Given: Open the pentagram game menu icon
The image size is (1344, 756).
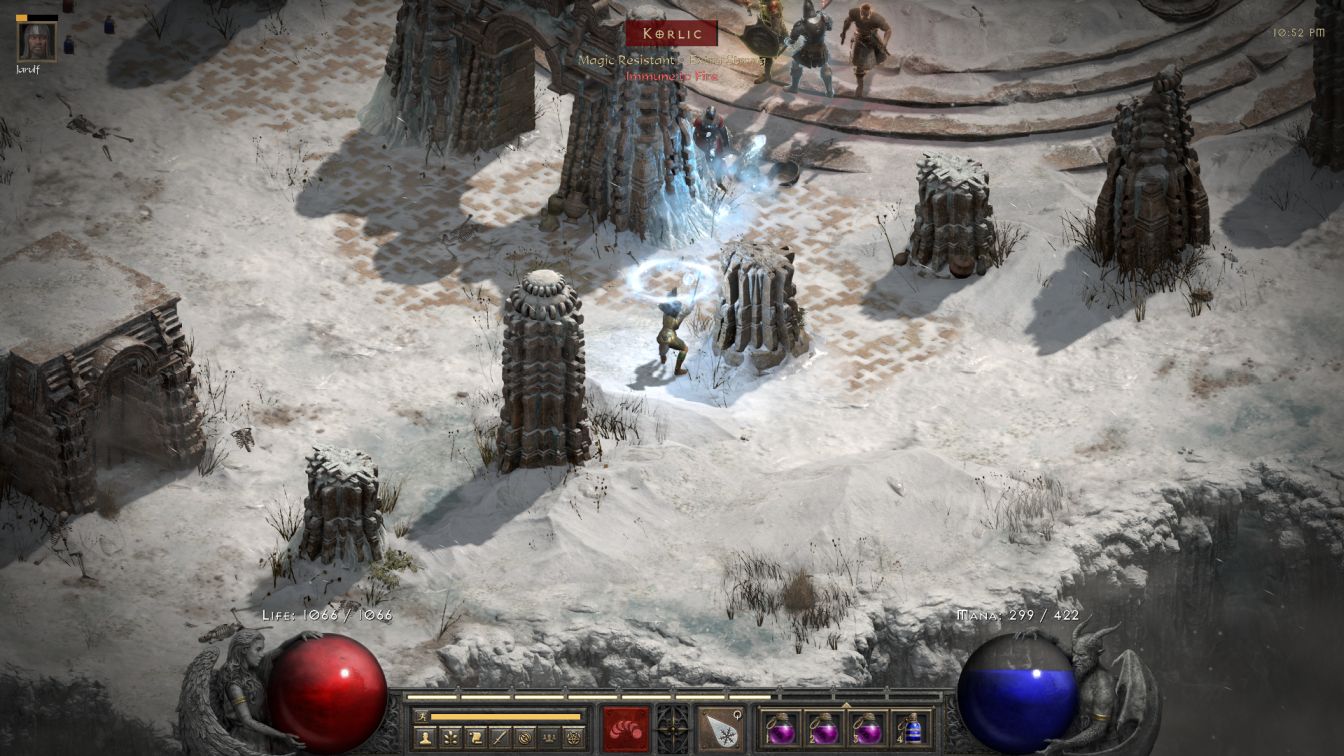Looking at the screenshot, I should 573,739.
